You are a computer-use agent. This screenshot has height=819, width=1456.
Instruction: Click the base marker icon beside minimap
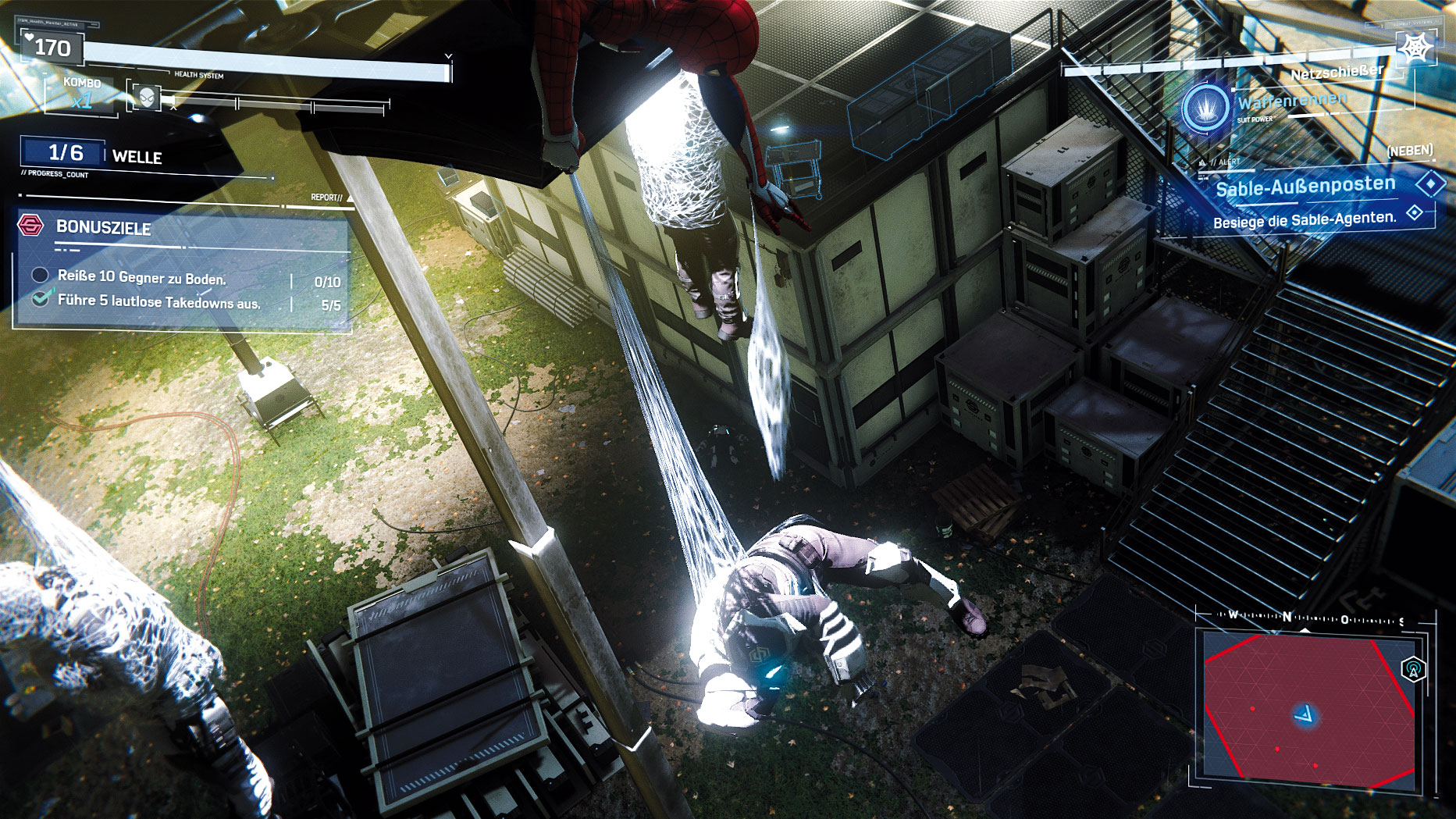pyautogui.click(x=1413, y=669)
